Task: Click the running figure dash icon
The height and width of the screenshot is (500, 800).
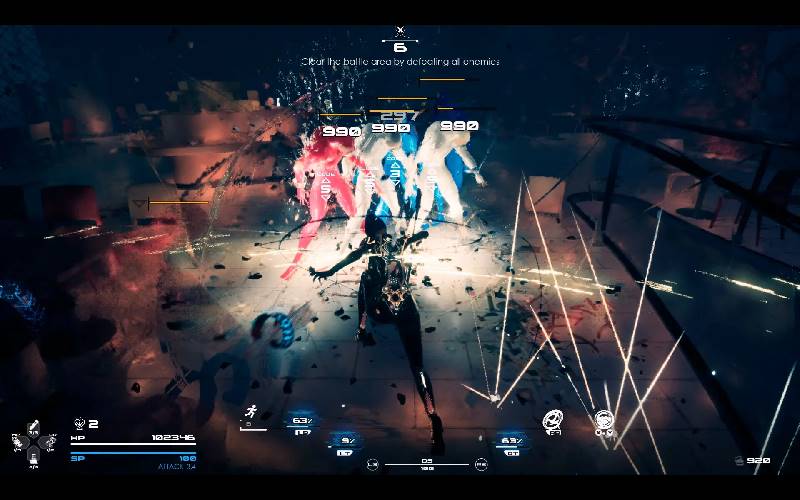Action: click(x=254, y=412)
